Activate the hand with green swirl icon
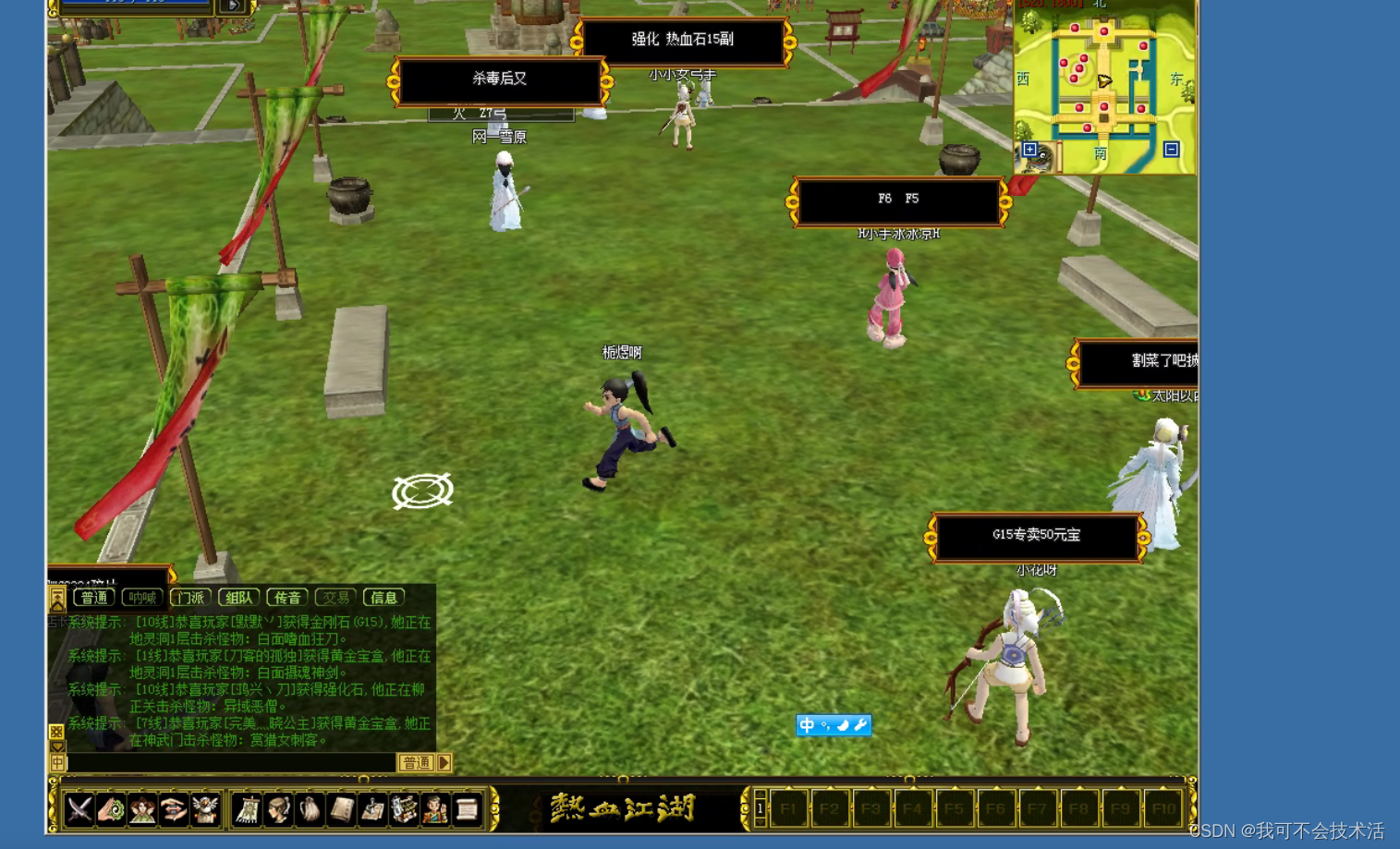The image size is (1400, 849). click(112, 810)
